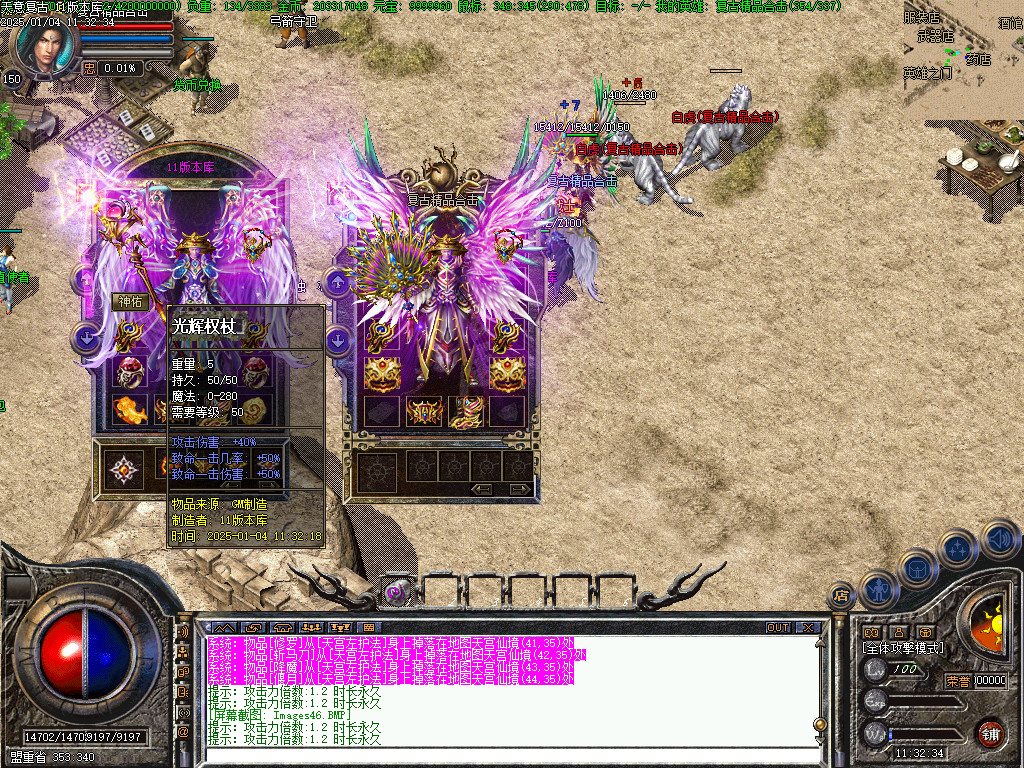
Task: Open the shop with the 店 button
Action: (x=840, y=596)
